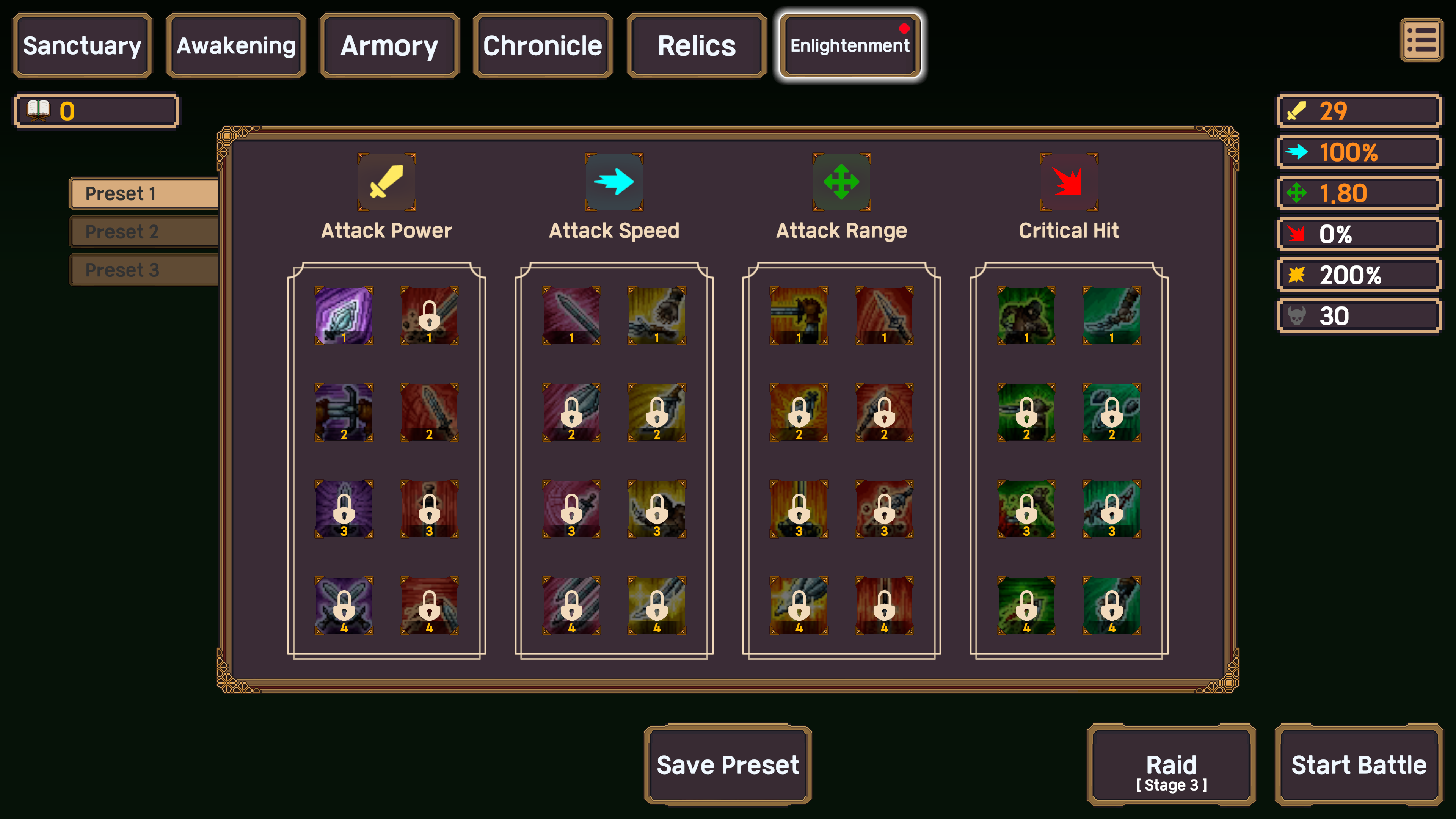Open the Enlightenment tab with red notification
Screen dimensions: 1456x819
849,45
